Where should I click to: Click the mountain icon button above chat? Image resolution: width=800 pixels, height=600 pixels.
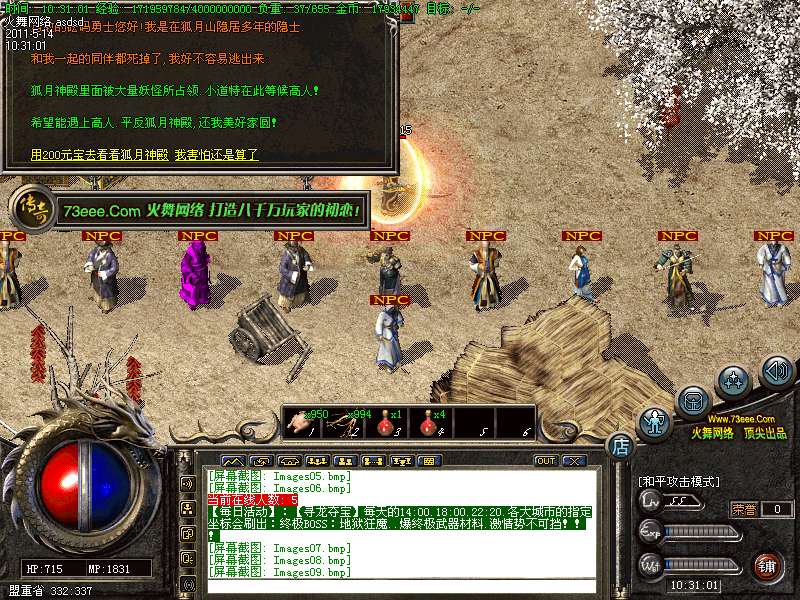232,461
